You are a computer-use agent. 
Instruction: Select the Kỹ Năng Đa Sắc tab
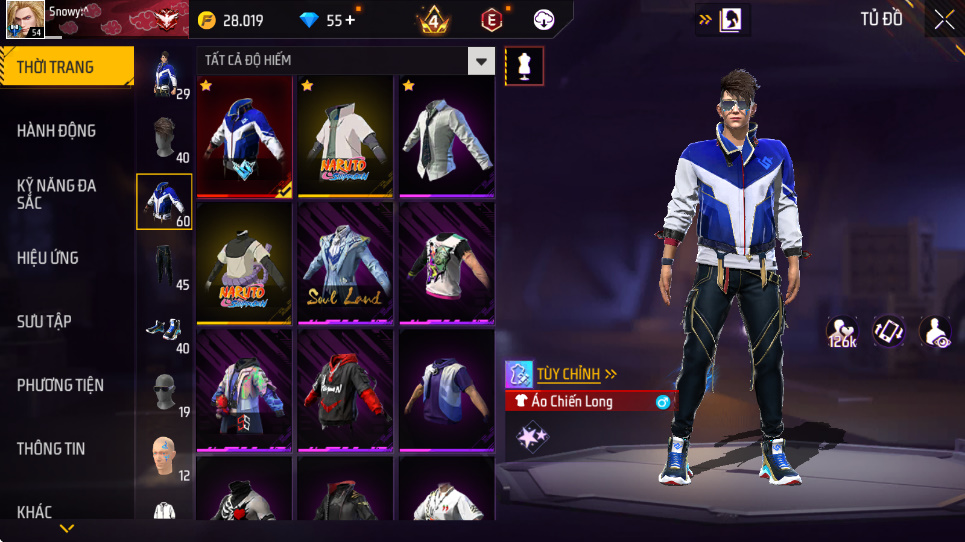66,194
